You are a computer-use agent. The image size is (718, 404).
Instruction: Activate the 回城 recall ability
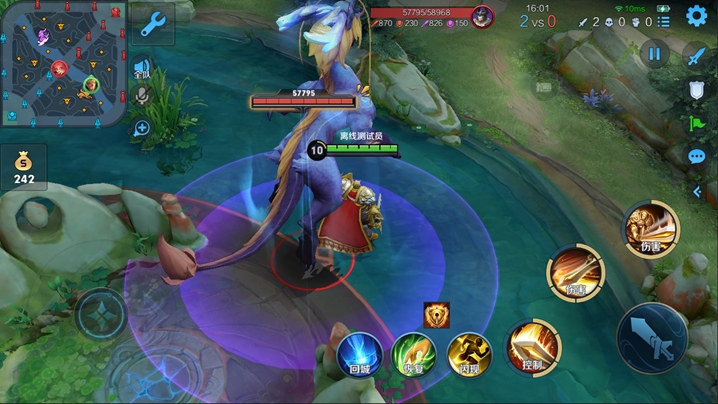tap(358, 354)
